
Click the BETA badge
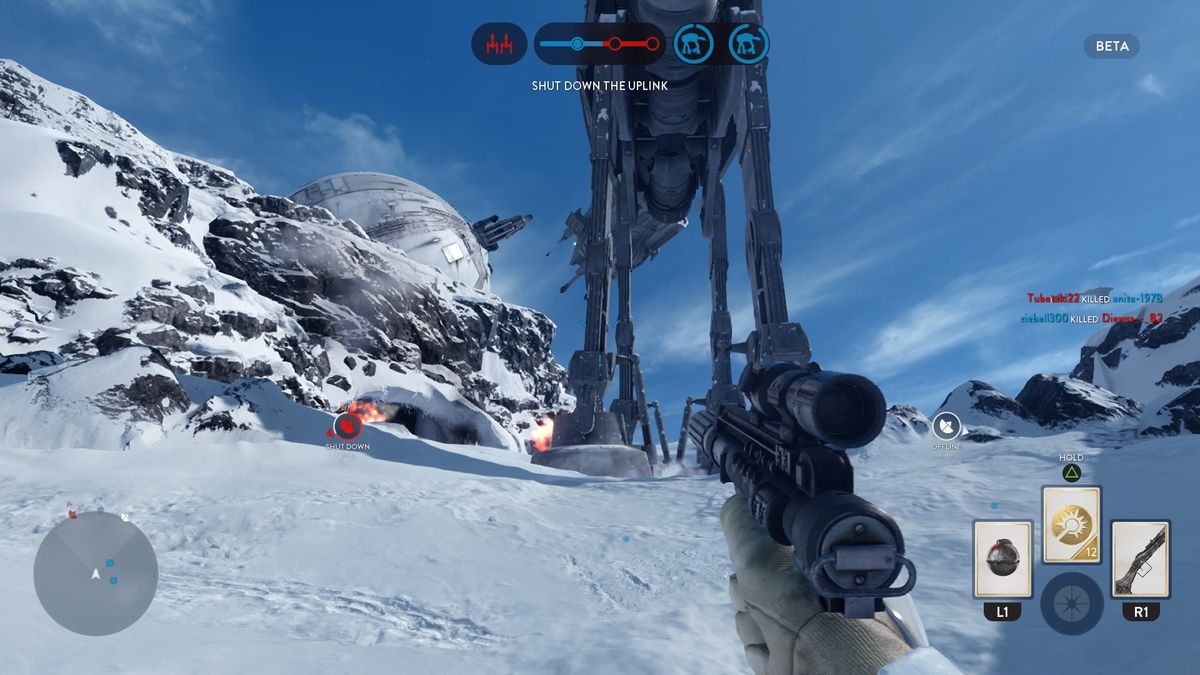[x=1111, y=46]
